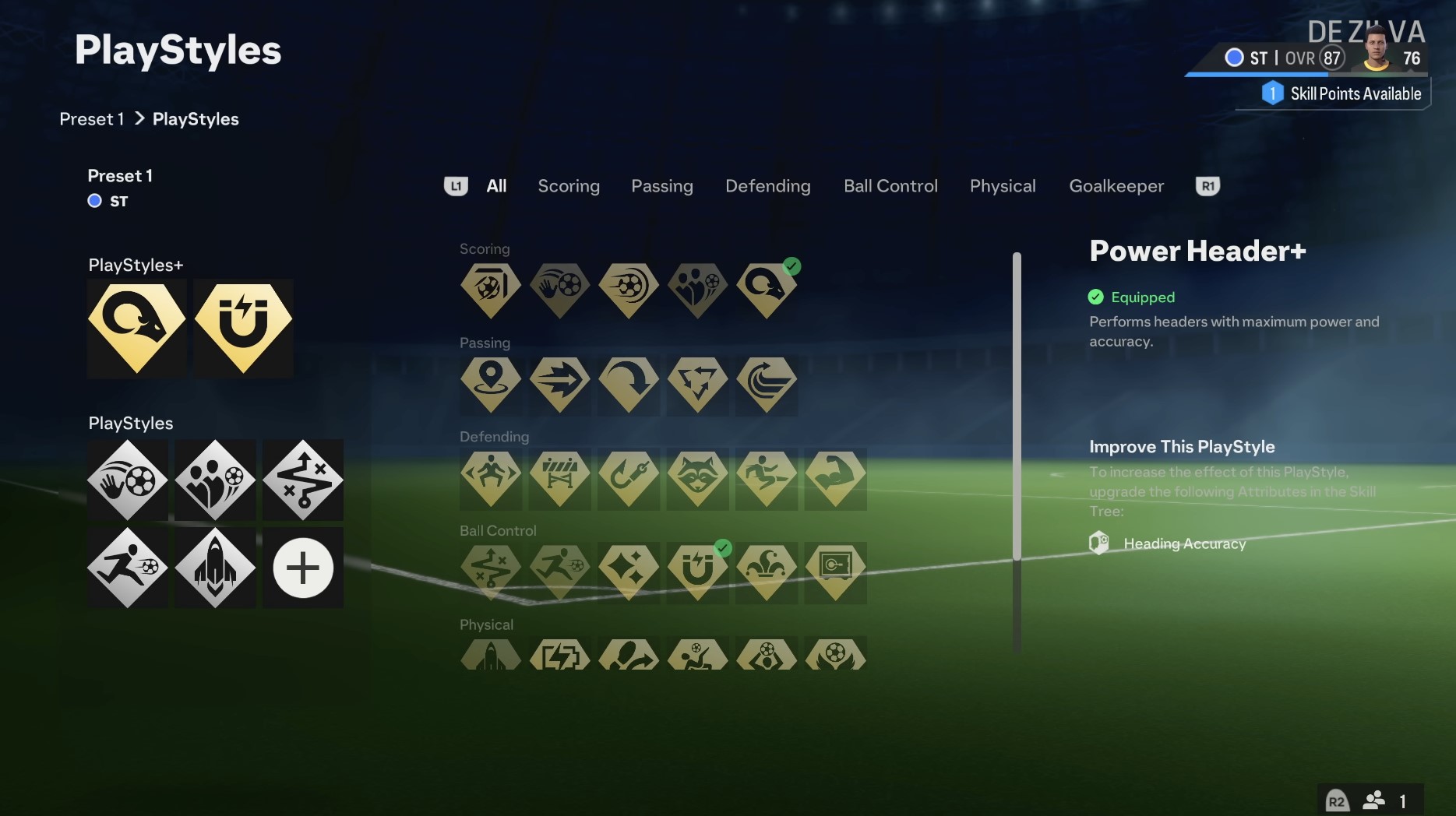1456x816 pixels.
Task: Switch to the Goalkeeper tab
Action: (x=1116, y=186)
